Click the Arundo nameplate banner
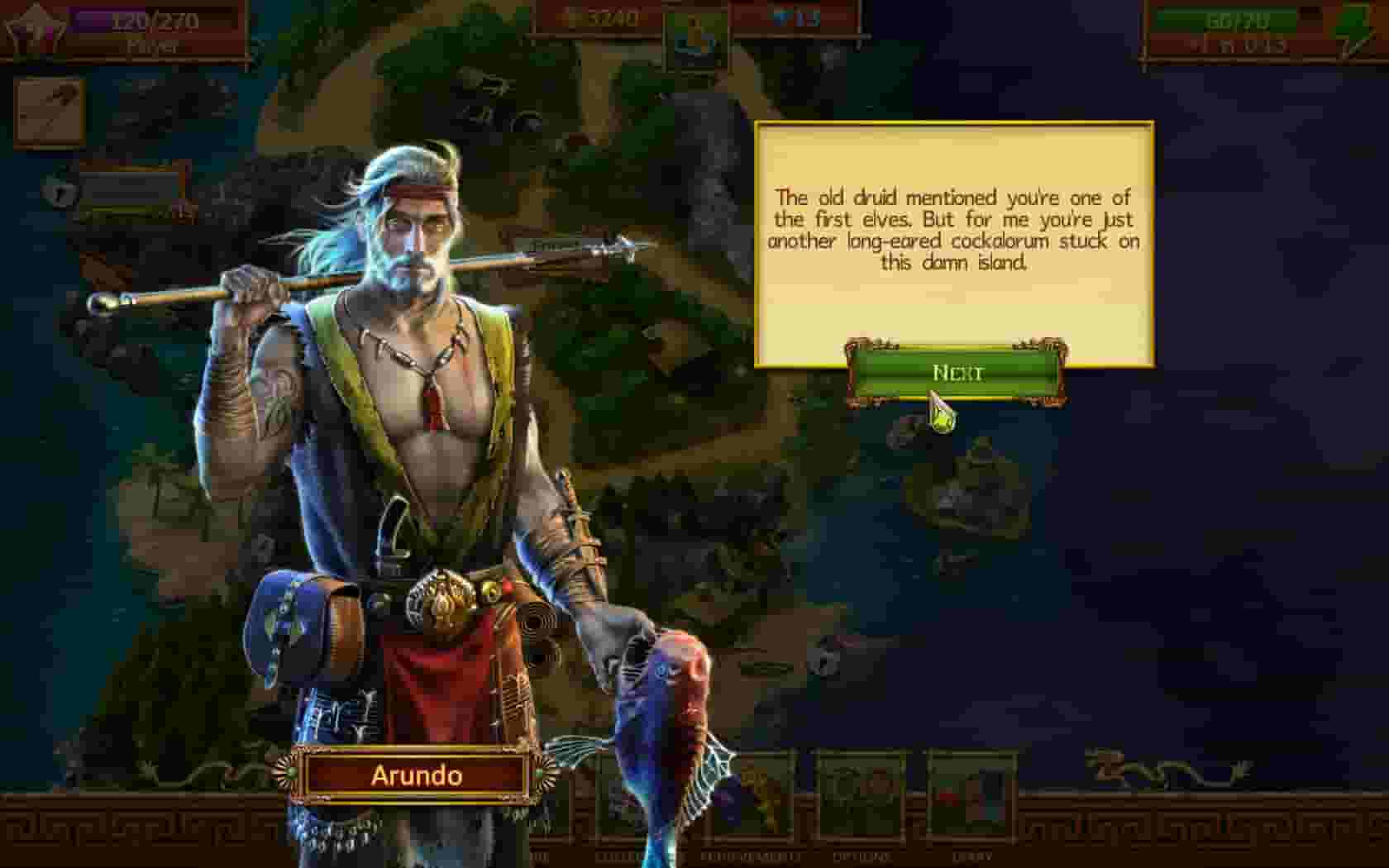The height and width of the screenshot is (868, 1389). coord(418,775)
